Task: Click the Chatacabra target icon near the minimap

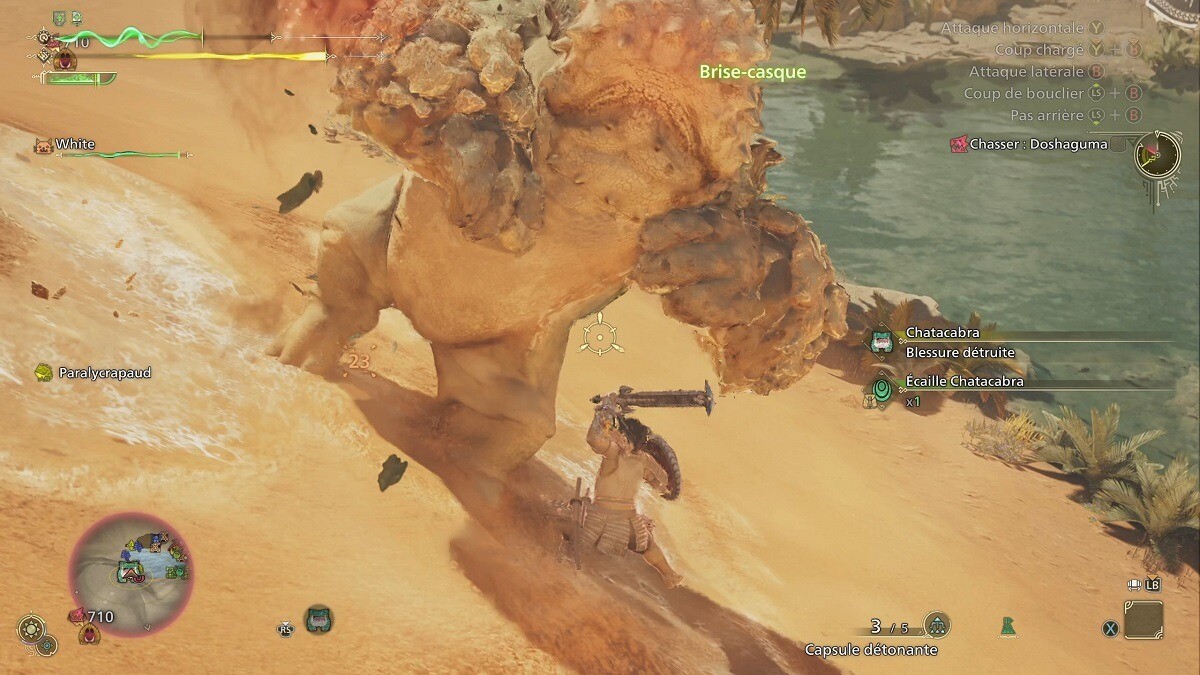Action: 319,619
